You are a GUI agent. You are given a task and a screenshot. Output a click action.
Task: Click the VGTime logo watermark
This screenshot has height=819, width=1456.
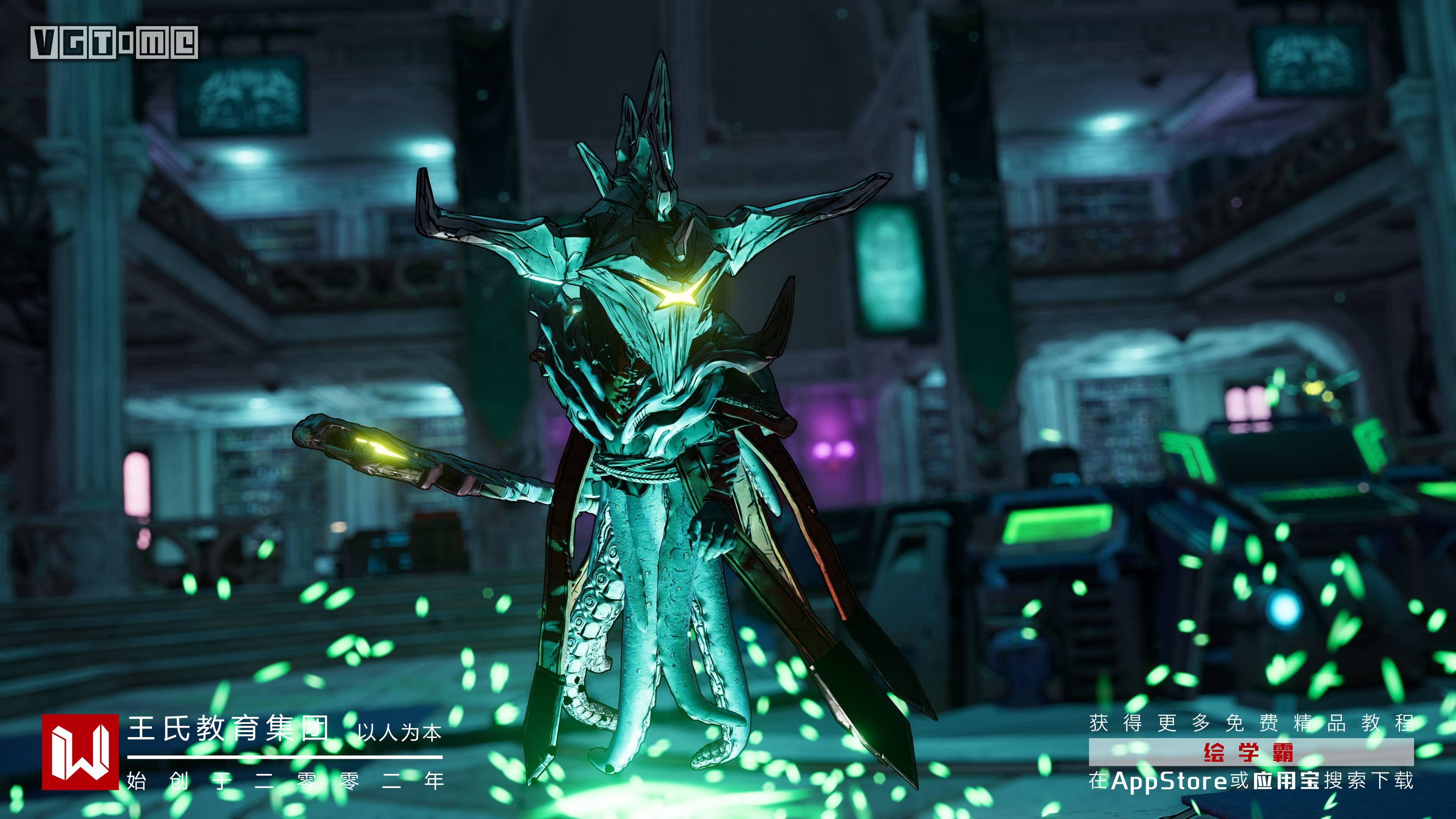114,43
